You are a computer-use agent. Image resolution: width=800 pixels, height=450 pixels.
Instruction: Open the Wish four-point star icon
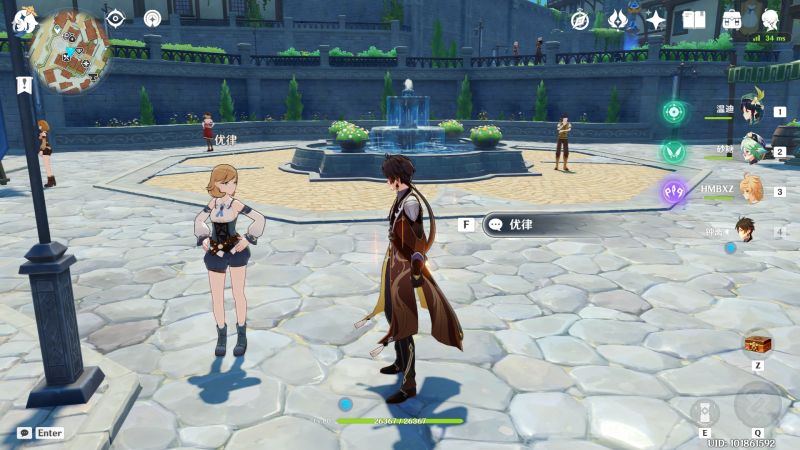656,19
